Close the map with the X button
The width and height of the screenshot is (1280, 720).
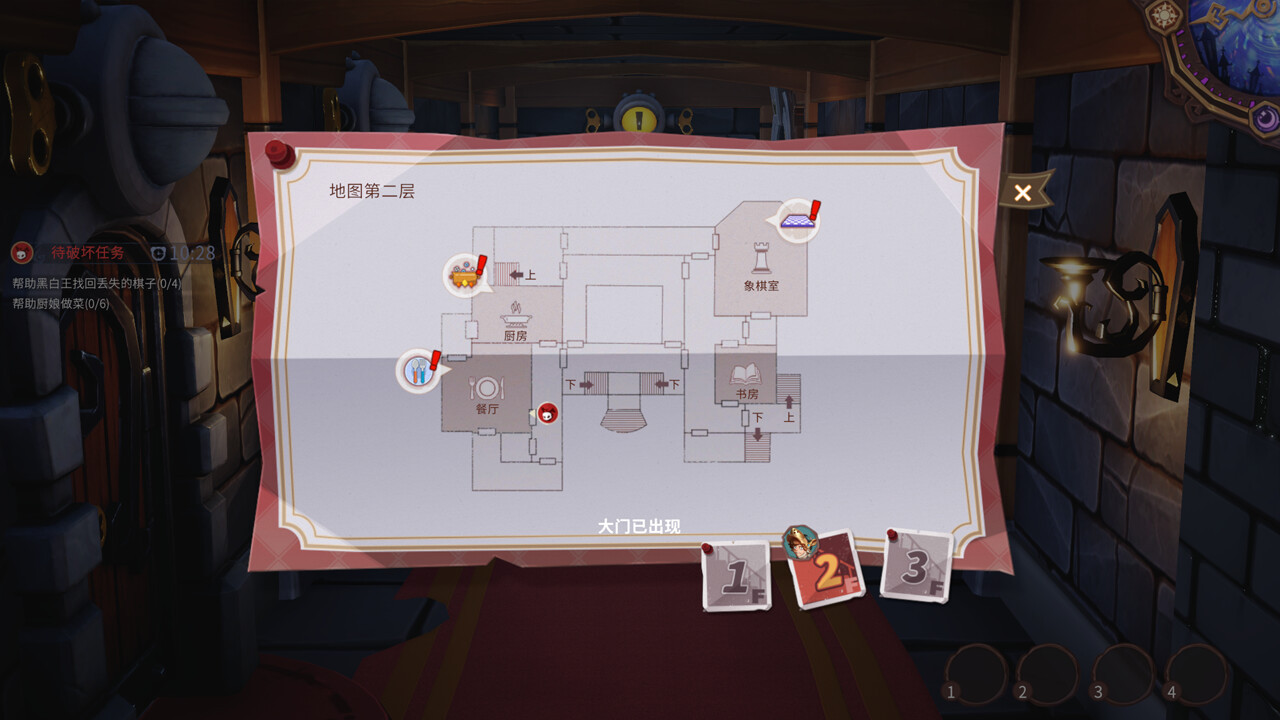(1021, 192)
